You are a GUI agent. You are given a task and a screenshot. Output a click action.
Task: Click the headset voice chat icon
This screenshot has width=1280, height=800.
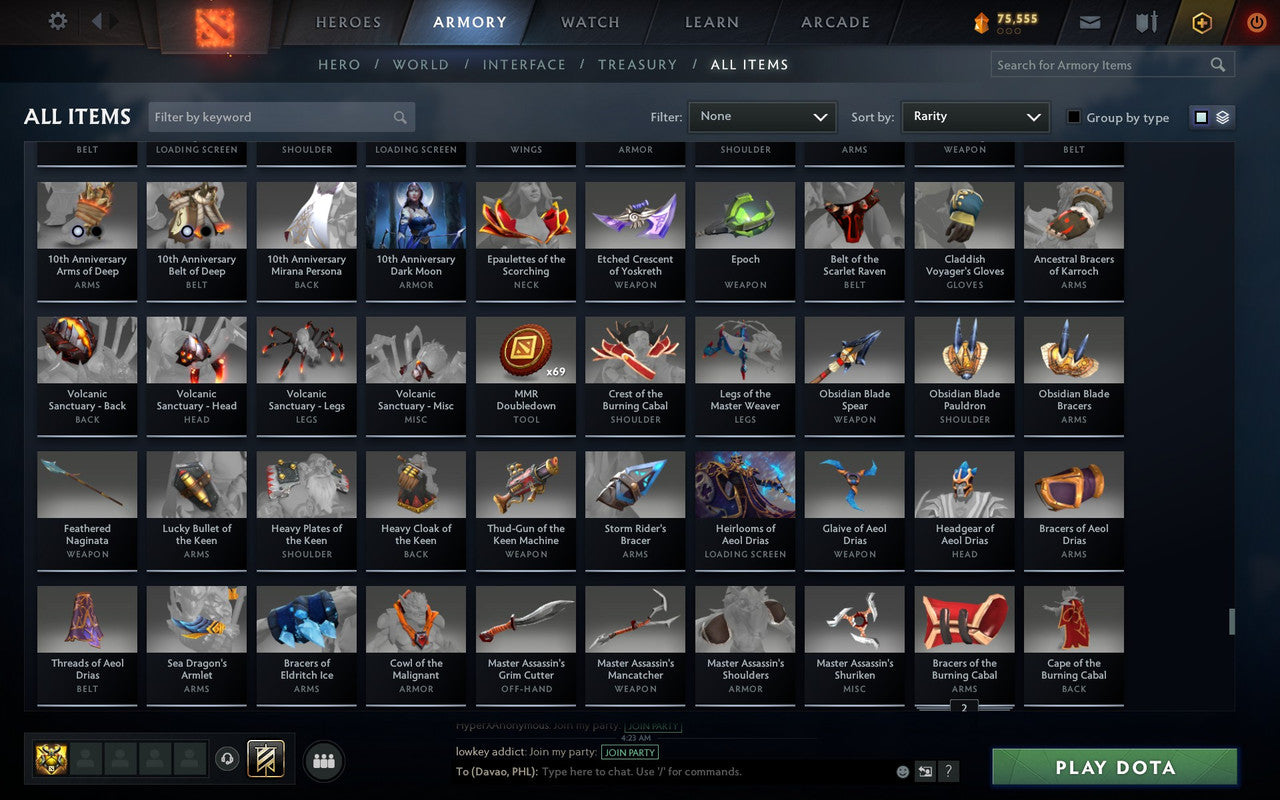(228, 760)
